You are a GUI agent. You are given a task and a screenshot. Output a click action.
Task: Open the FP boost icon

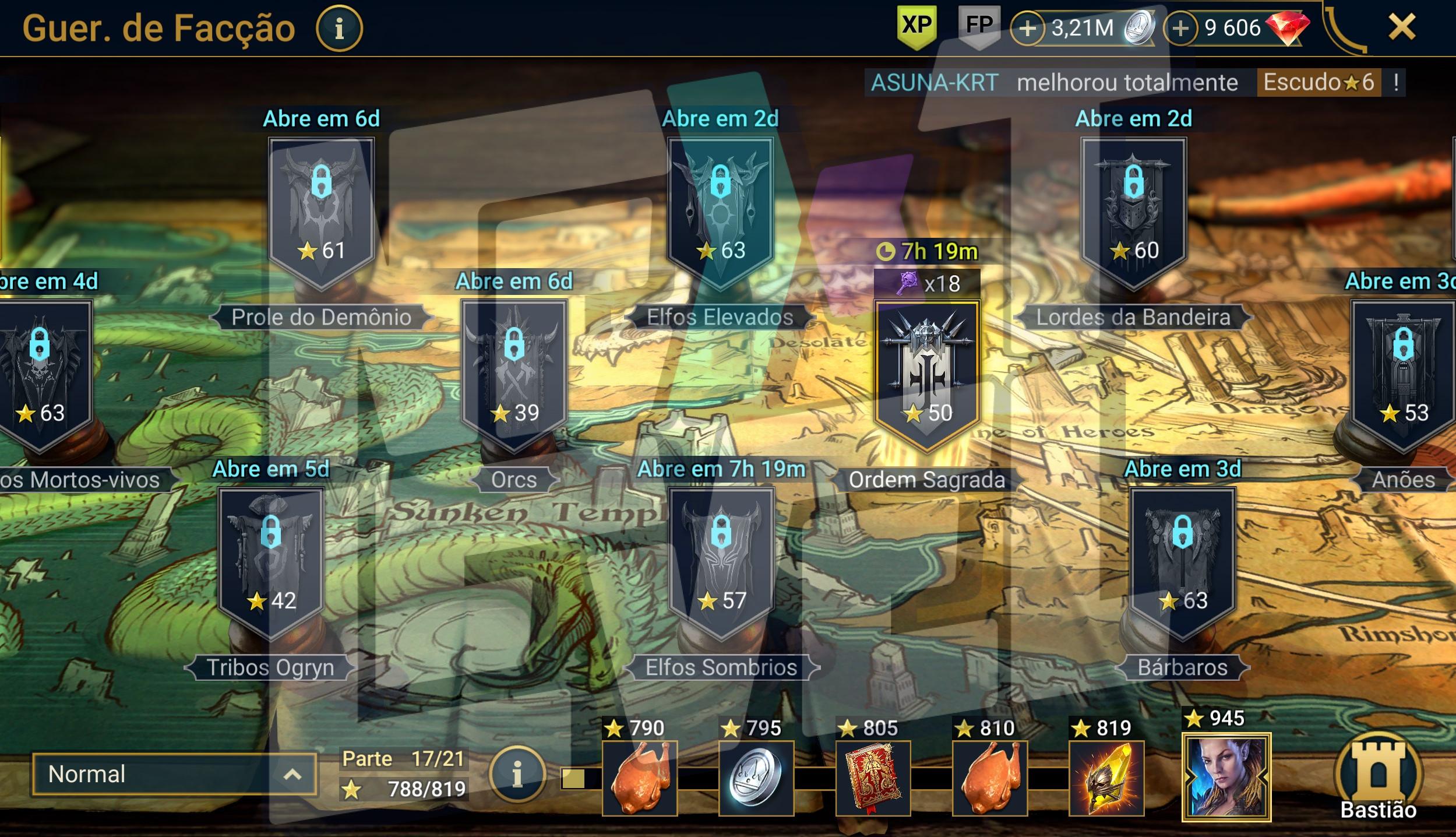[979, 26]
